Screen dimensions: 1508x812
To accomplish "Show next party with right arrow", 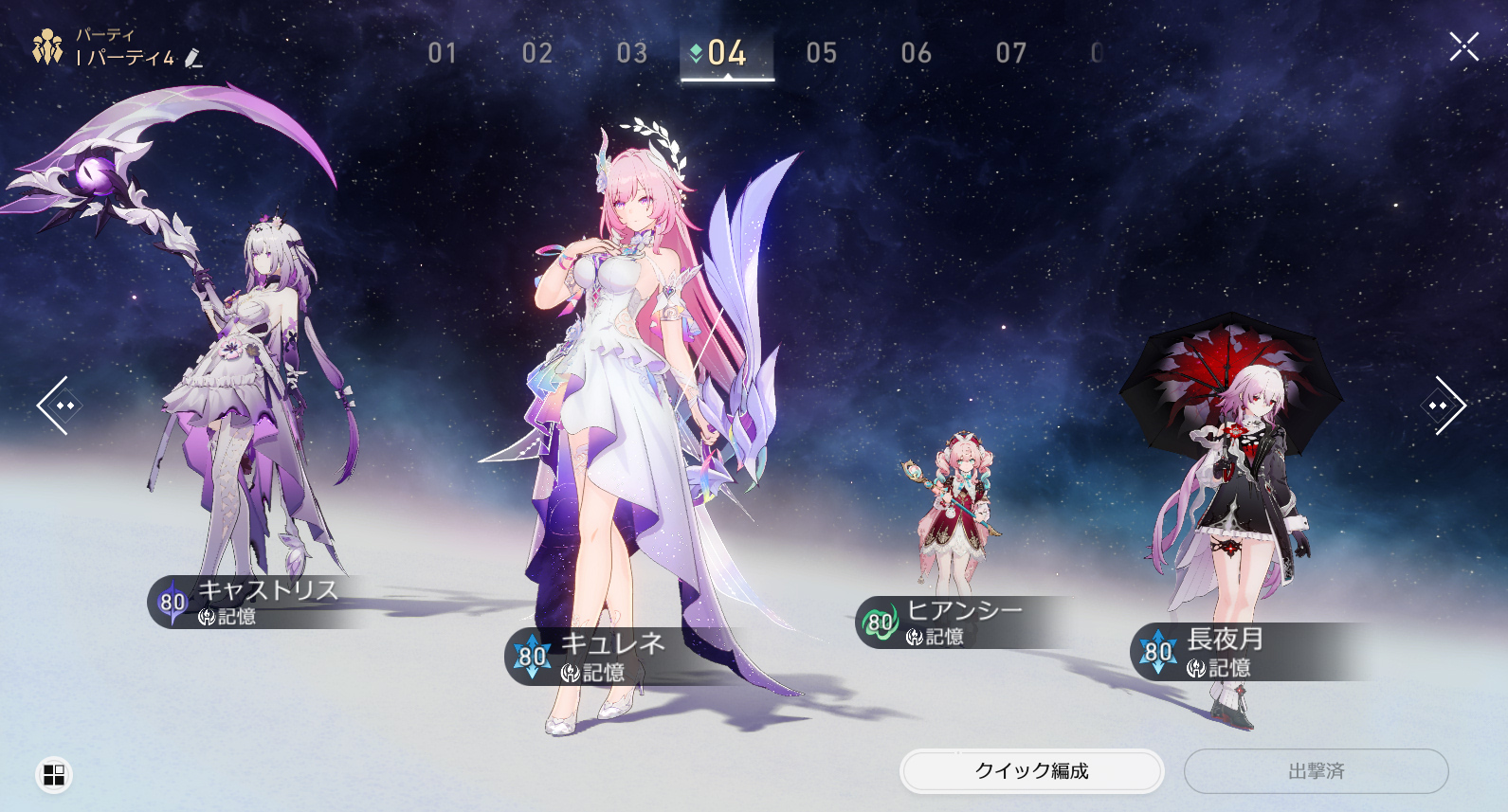I will click(1444, 406).
